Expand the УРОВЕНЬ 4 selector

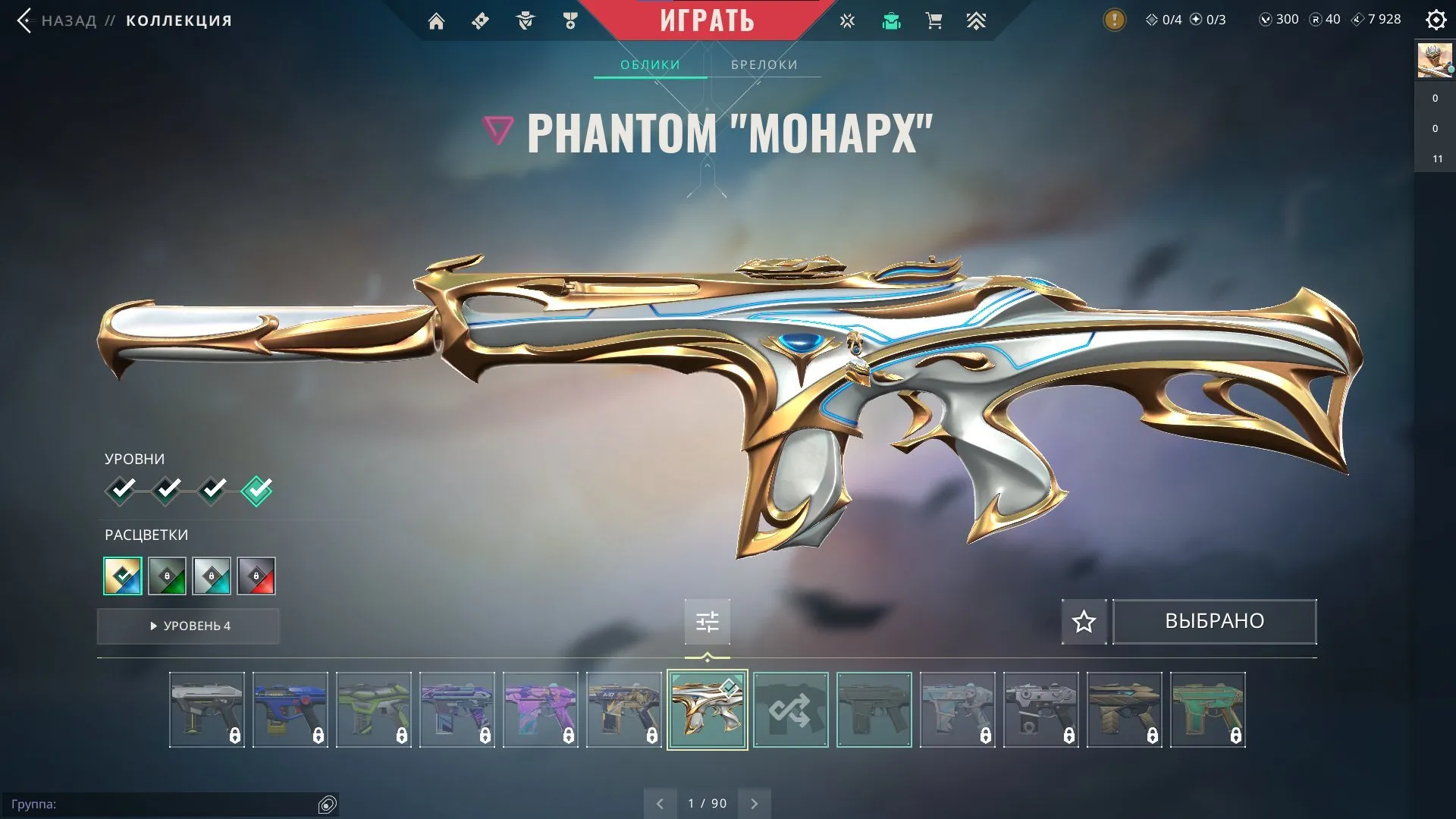pos(188,626)
